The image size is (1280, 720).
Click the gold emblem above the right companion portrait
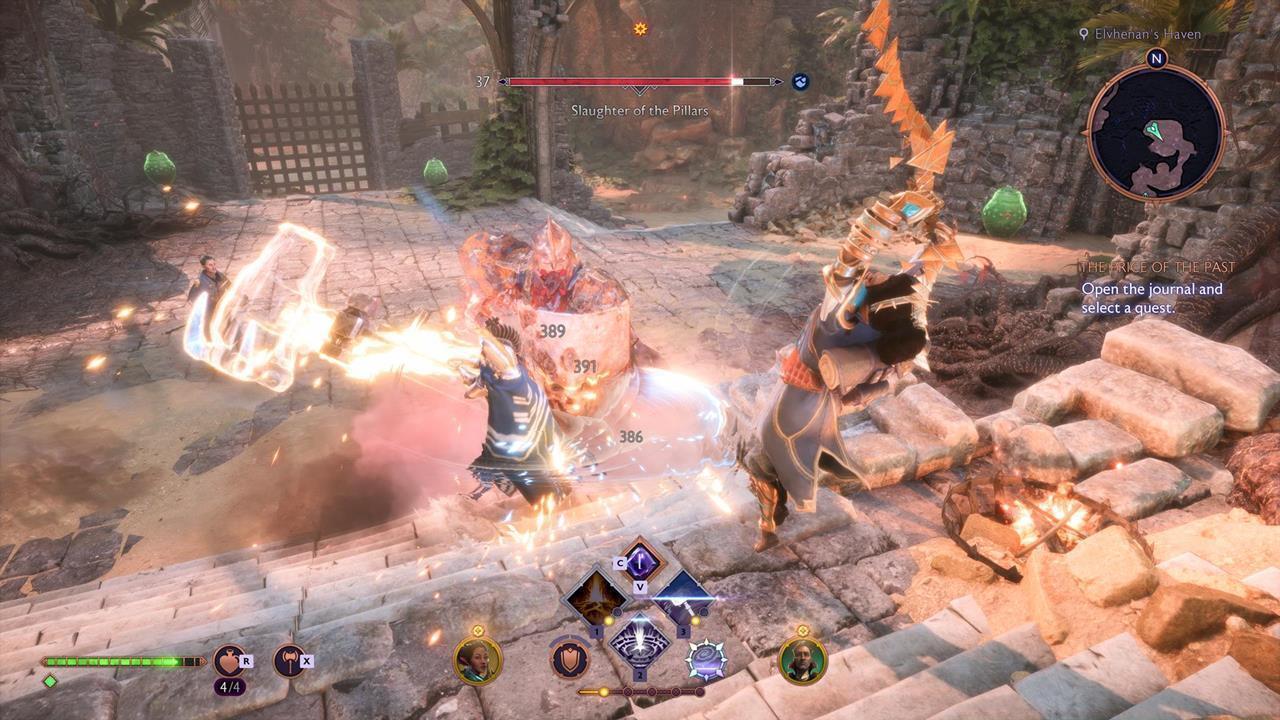802,632
